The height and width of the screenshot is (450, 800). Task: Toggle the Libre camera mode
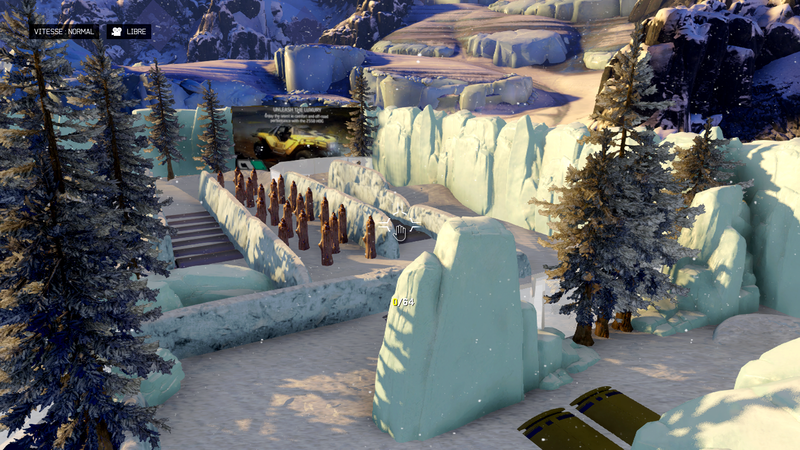point(128,32)
